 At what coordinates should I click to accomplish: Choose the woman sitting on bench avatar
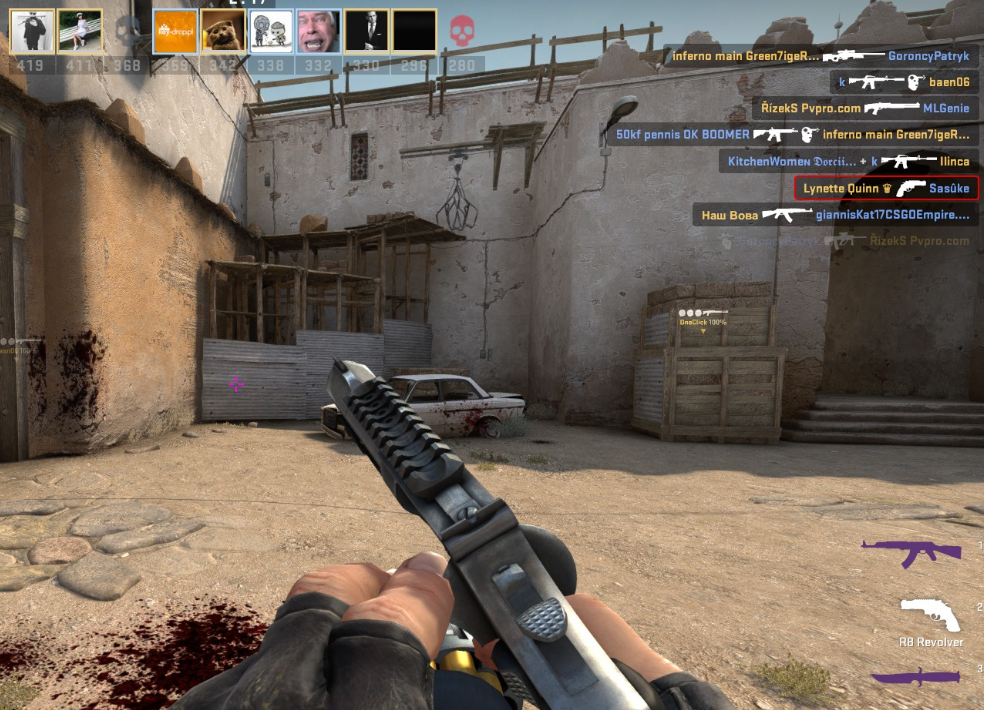click(x=79, y=31)
